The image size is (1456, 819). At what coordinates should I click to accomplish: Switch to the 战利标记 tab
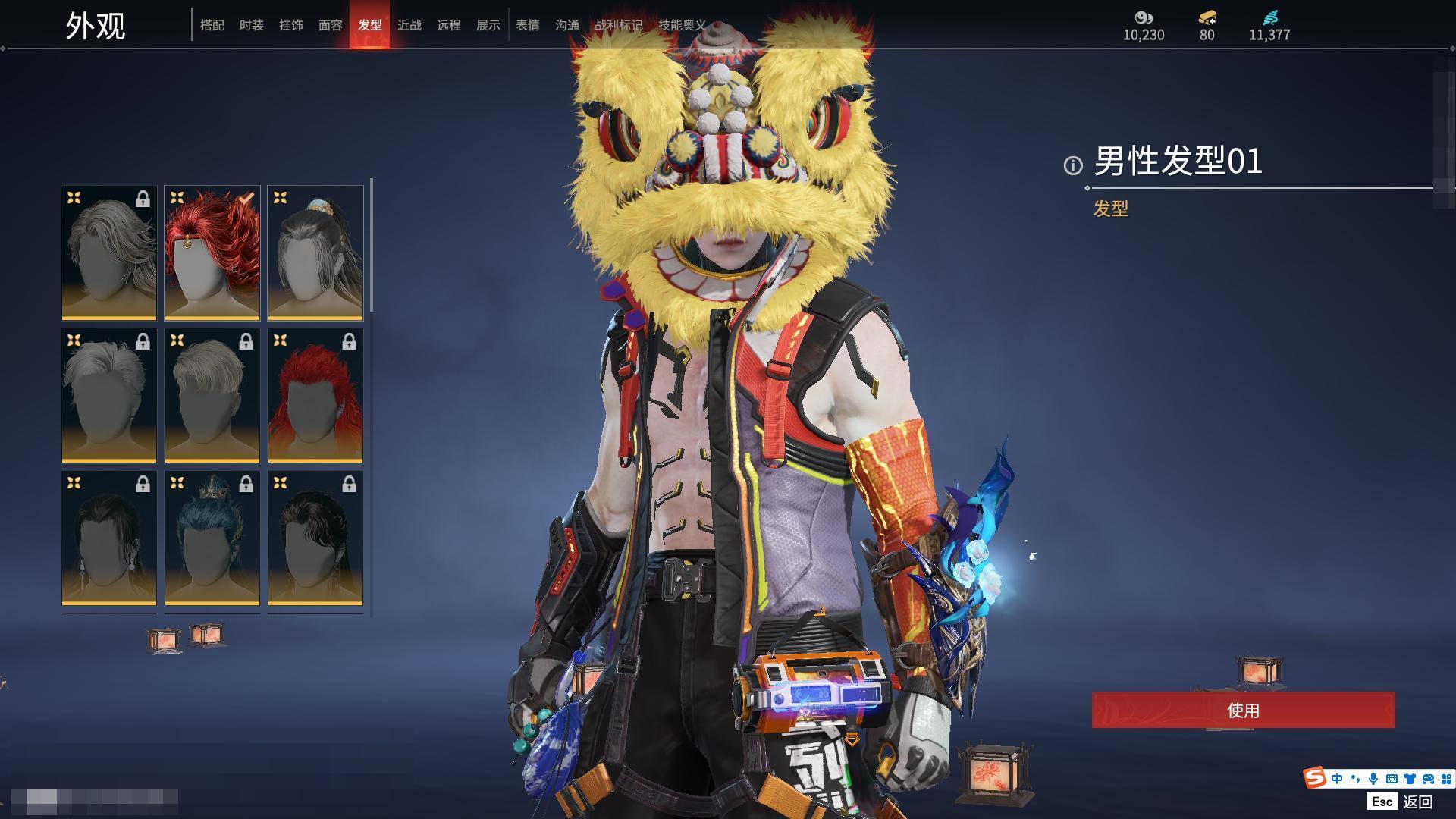(x=618, y=25)
